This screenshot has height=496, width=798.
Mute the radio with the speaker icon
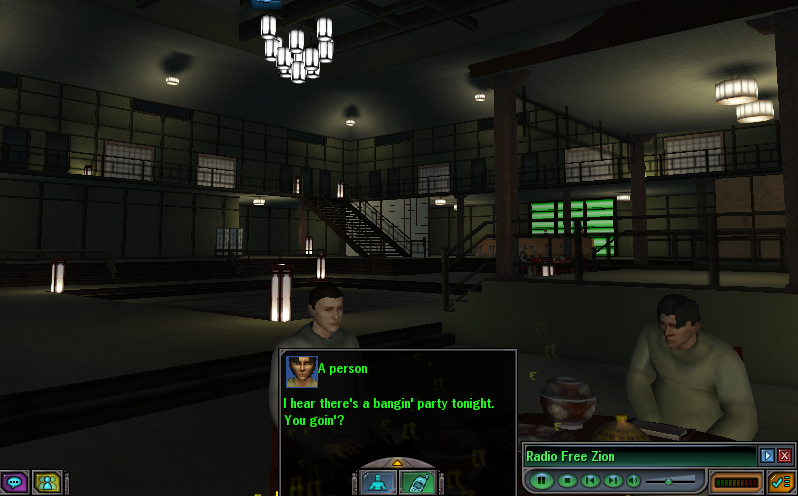(633, 481)
